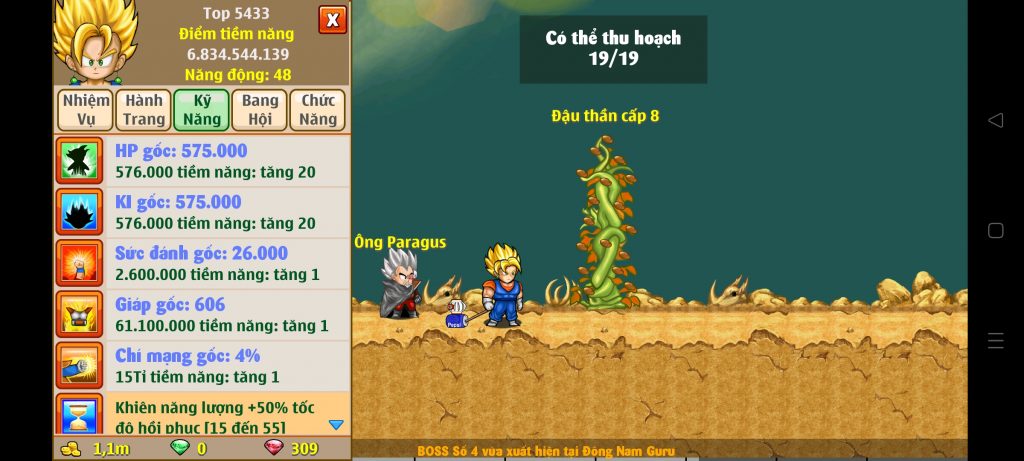The width and height of the screenshot is (1024, 461).
Task: Close the character panel with X
Action: (333, 19)
